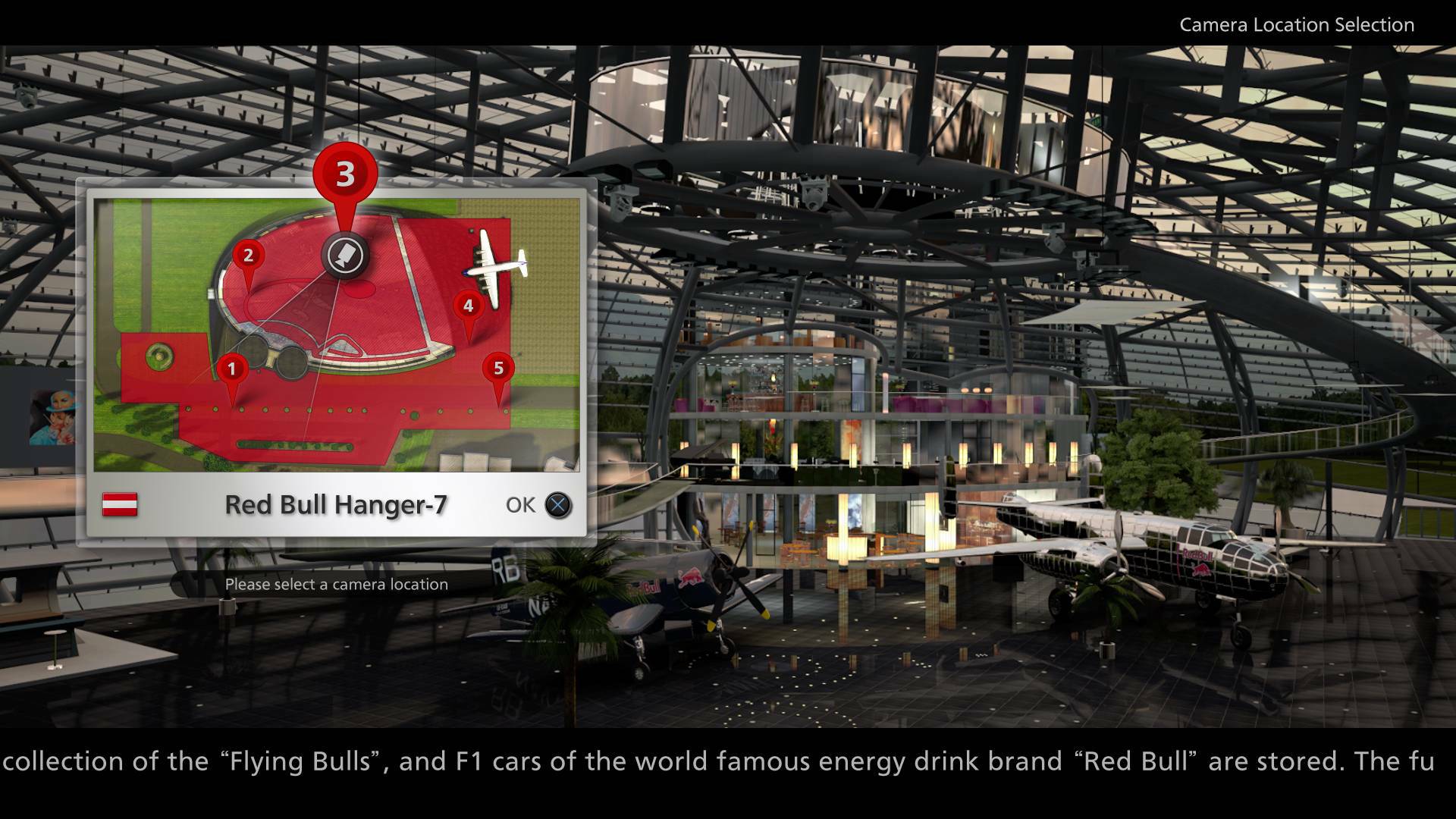Screen dimensions: 1456x819
Task: Choose camera location marker 5
Action: 498,369
